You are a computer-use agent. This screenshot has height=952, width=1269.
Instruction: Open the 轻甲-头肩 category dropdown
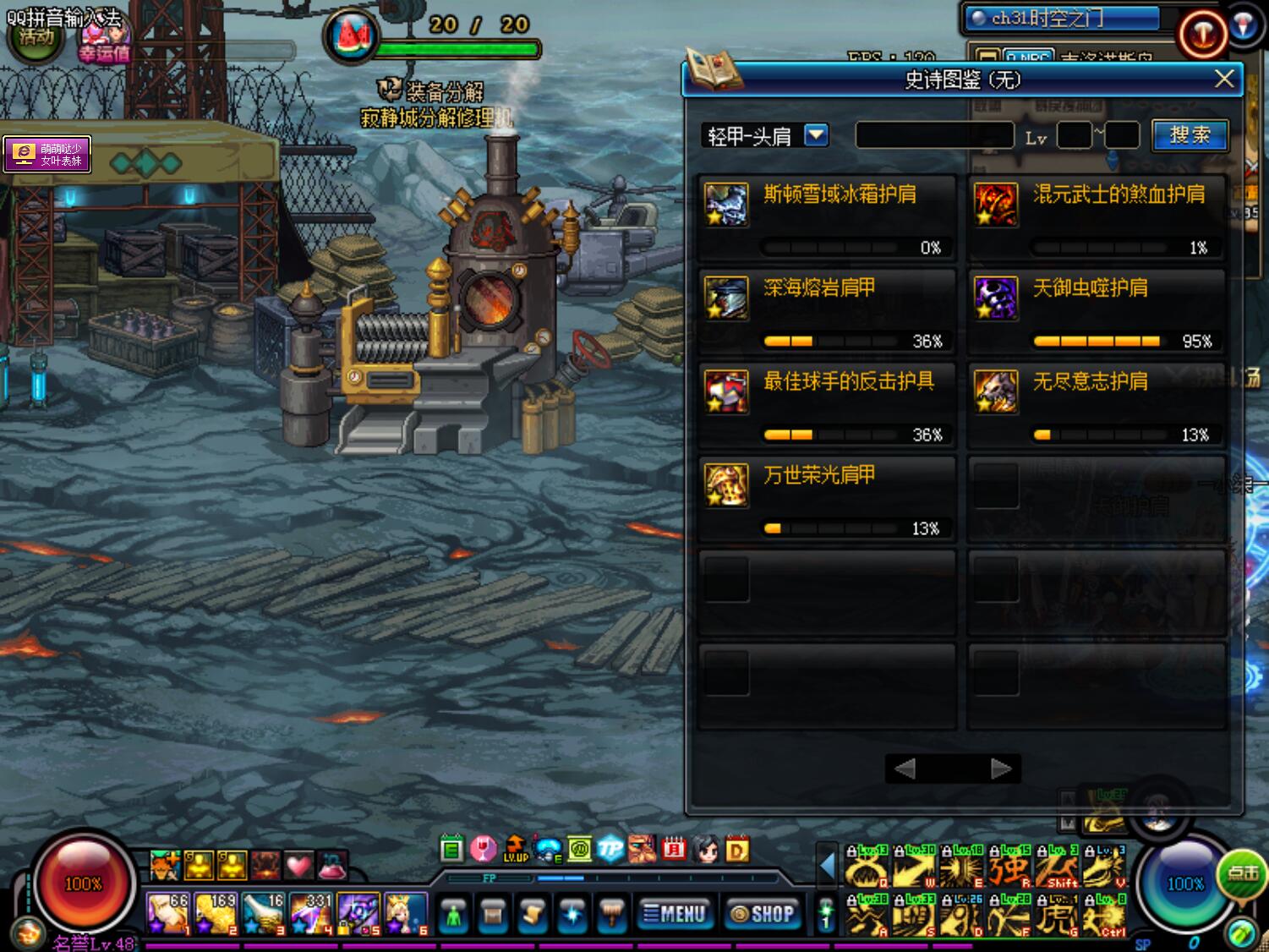pos(816,135)
